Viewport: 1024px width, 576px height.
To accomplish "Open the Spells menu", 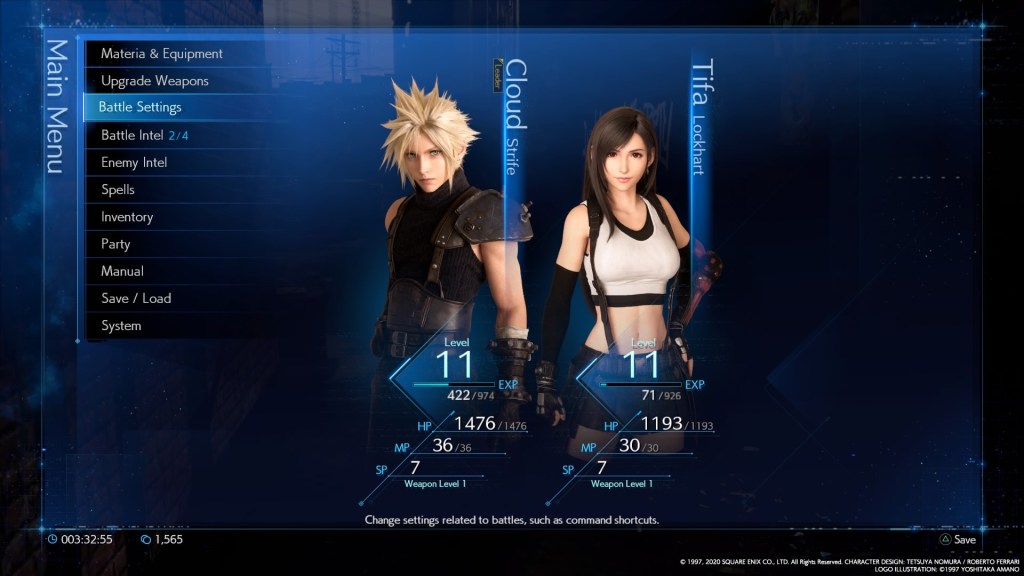I will point(118,189).
